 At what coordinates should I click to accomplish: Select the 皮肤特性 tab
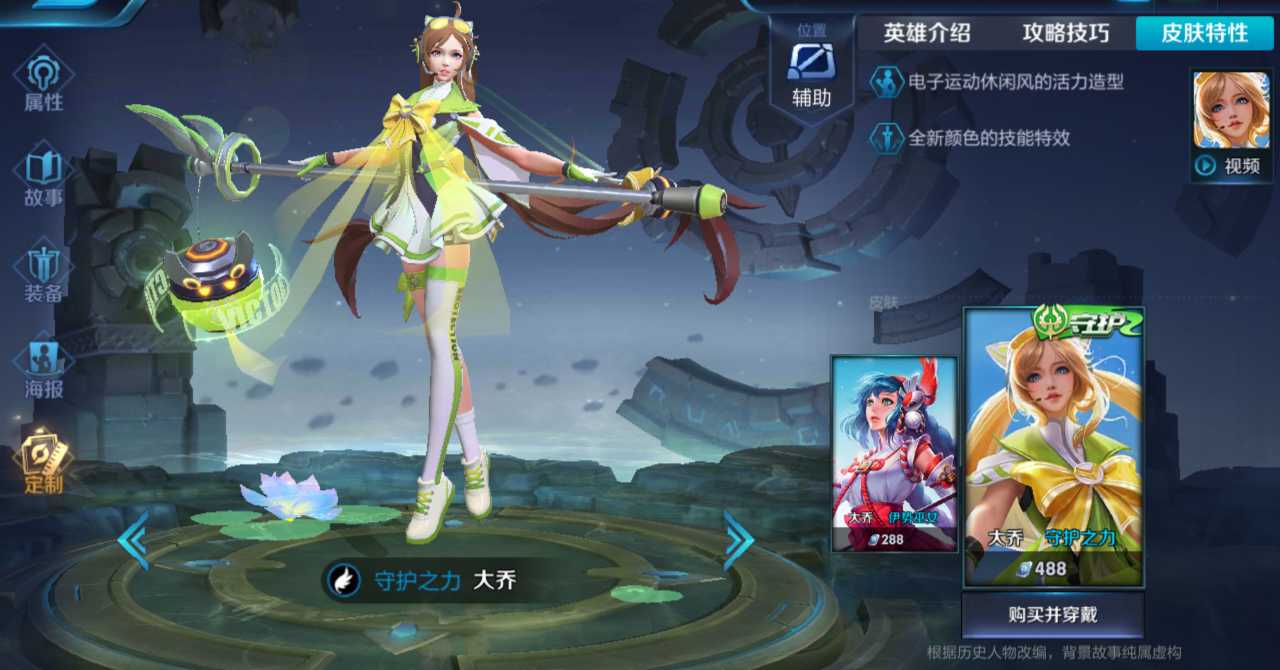pyautogui.click(x=1204, y=33)
